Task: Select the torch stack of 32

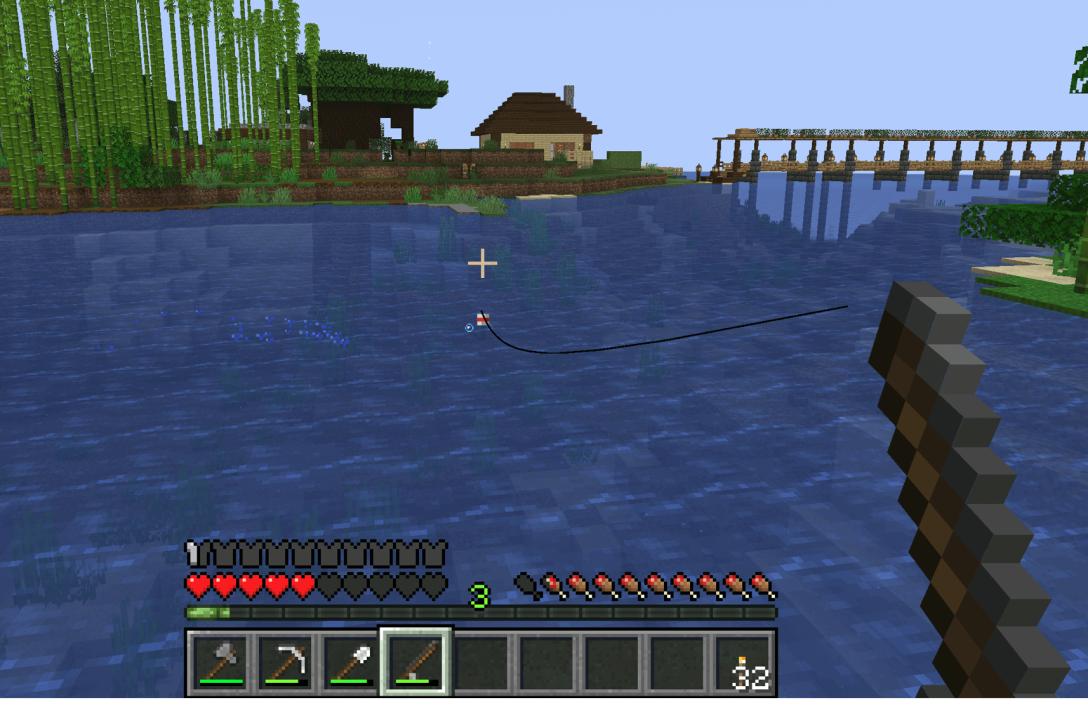Action: point(744,661)
